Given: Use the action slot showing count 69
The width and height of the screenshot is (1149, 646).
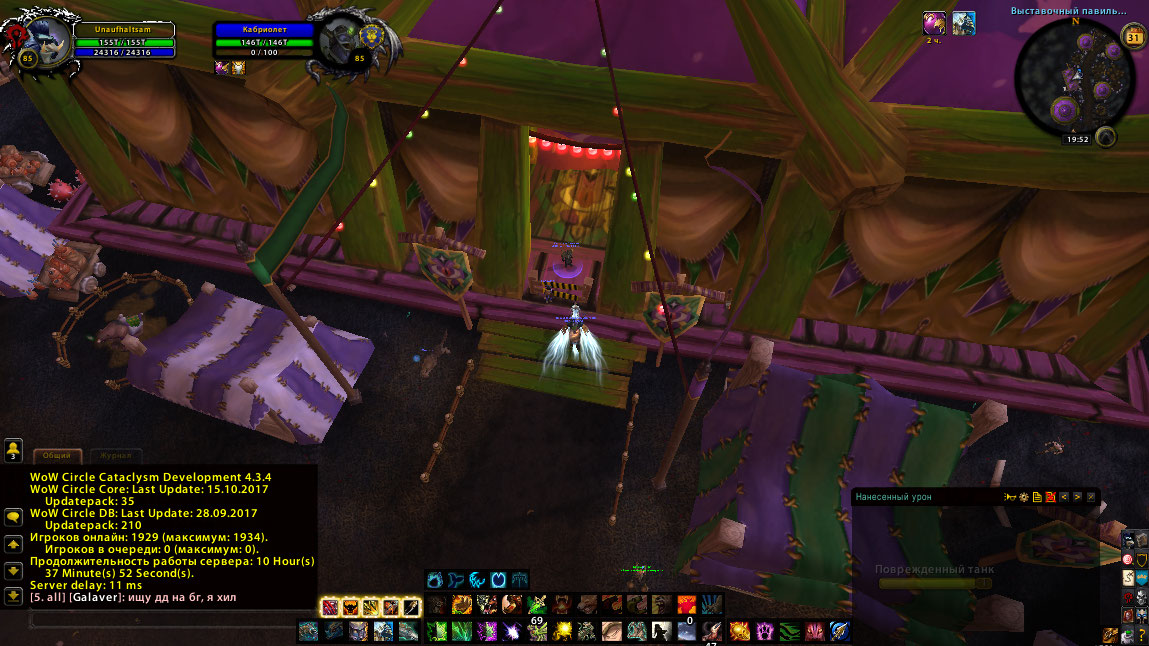Looking at the screenshot, I should pyautogui.click(x=537, y=605).
